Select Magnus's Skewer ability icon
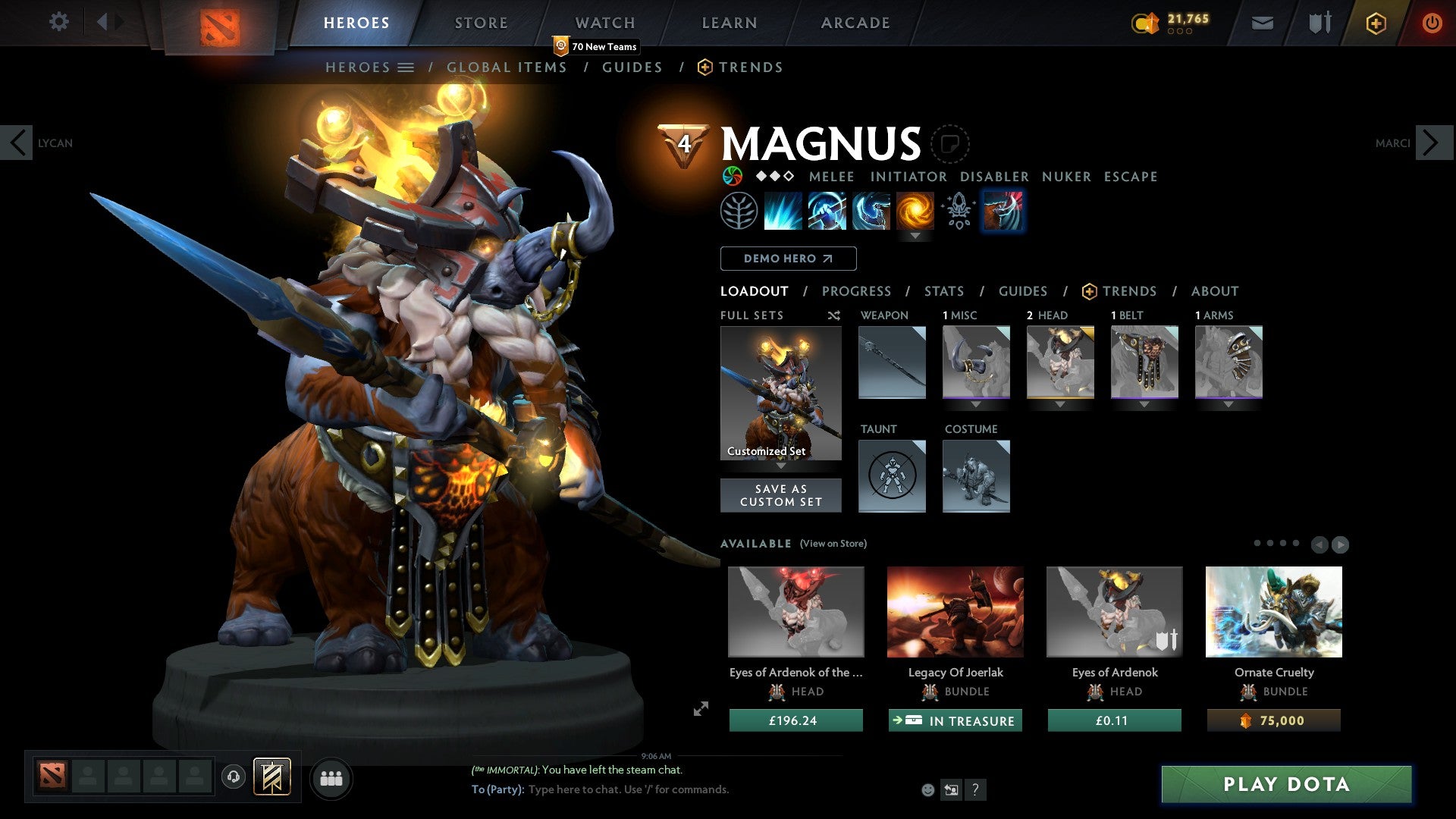Viewport: 1456px width, 819px height. [871, 211]
